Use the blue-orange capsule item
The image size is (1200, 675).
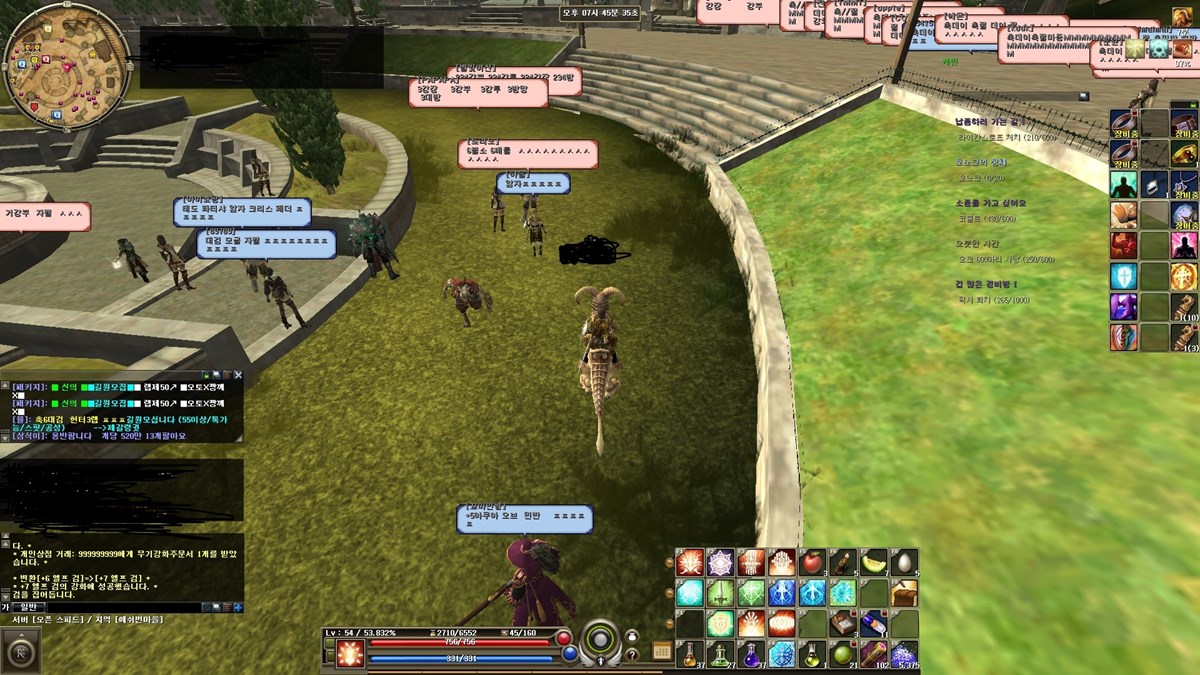[x=874, y=624]
